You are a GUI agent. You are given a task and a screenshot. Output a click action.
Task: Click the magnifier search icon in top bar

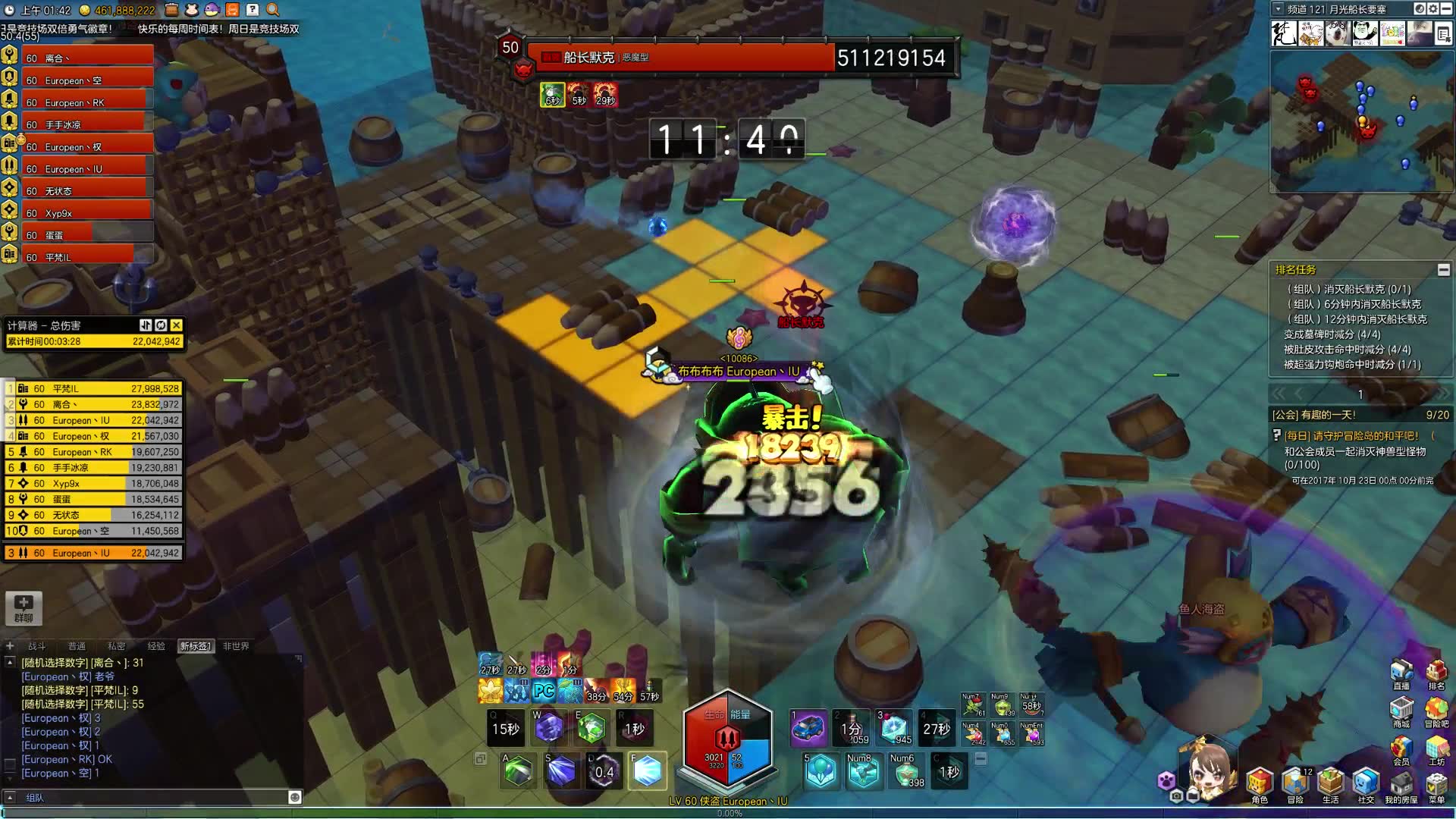coord(273,10)
